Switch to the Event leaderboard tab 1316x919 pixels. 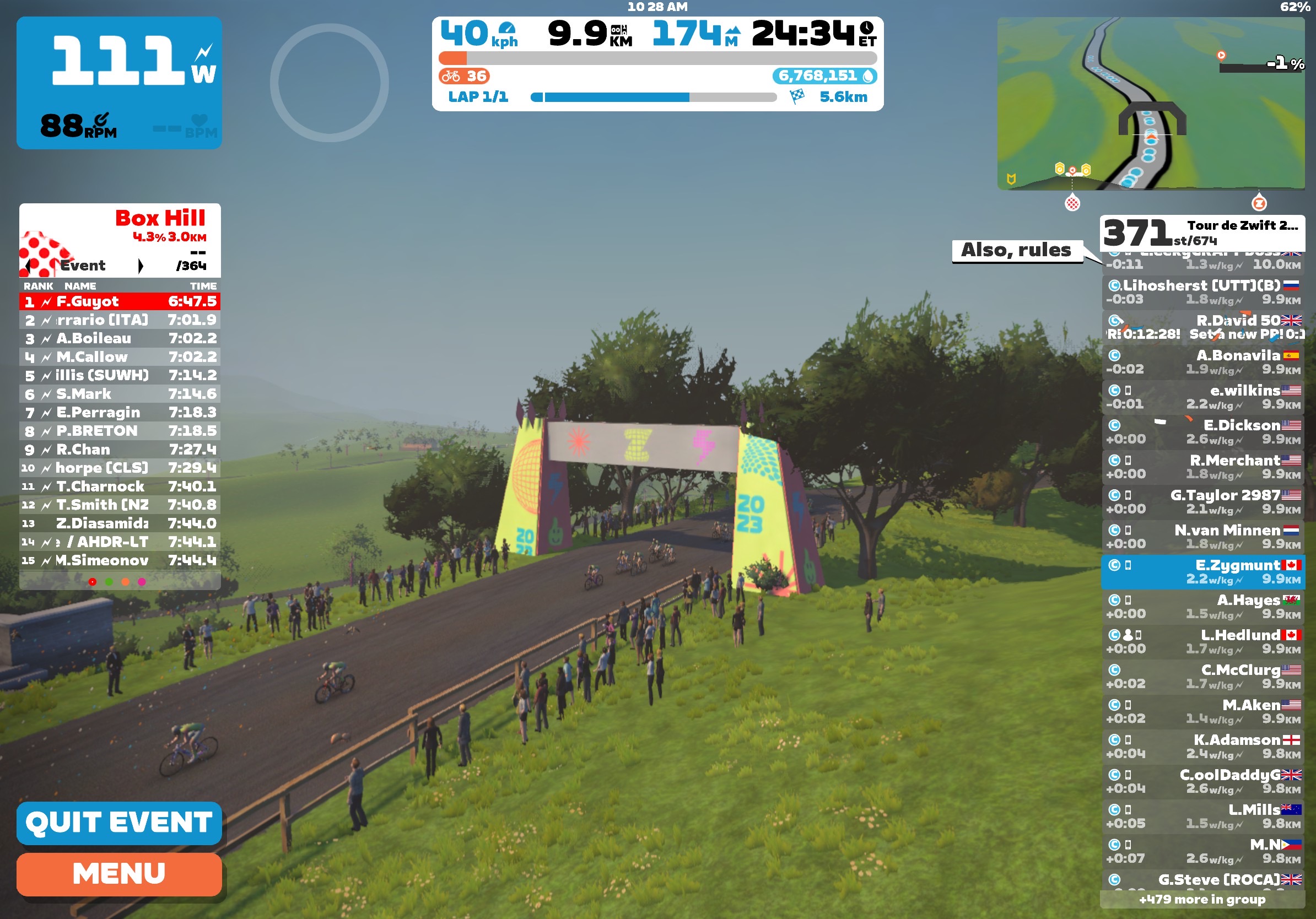point(83,265)
